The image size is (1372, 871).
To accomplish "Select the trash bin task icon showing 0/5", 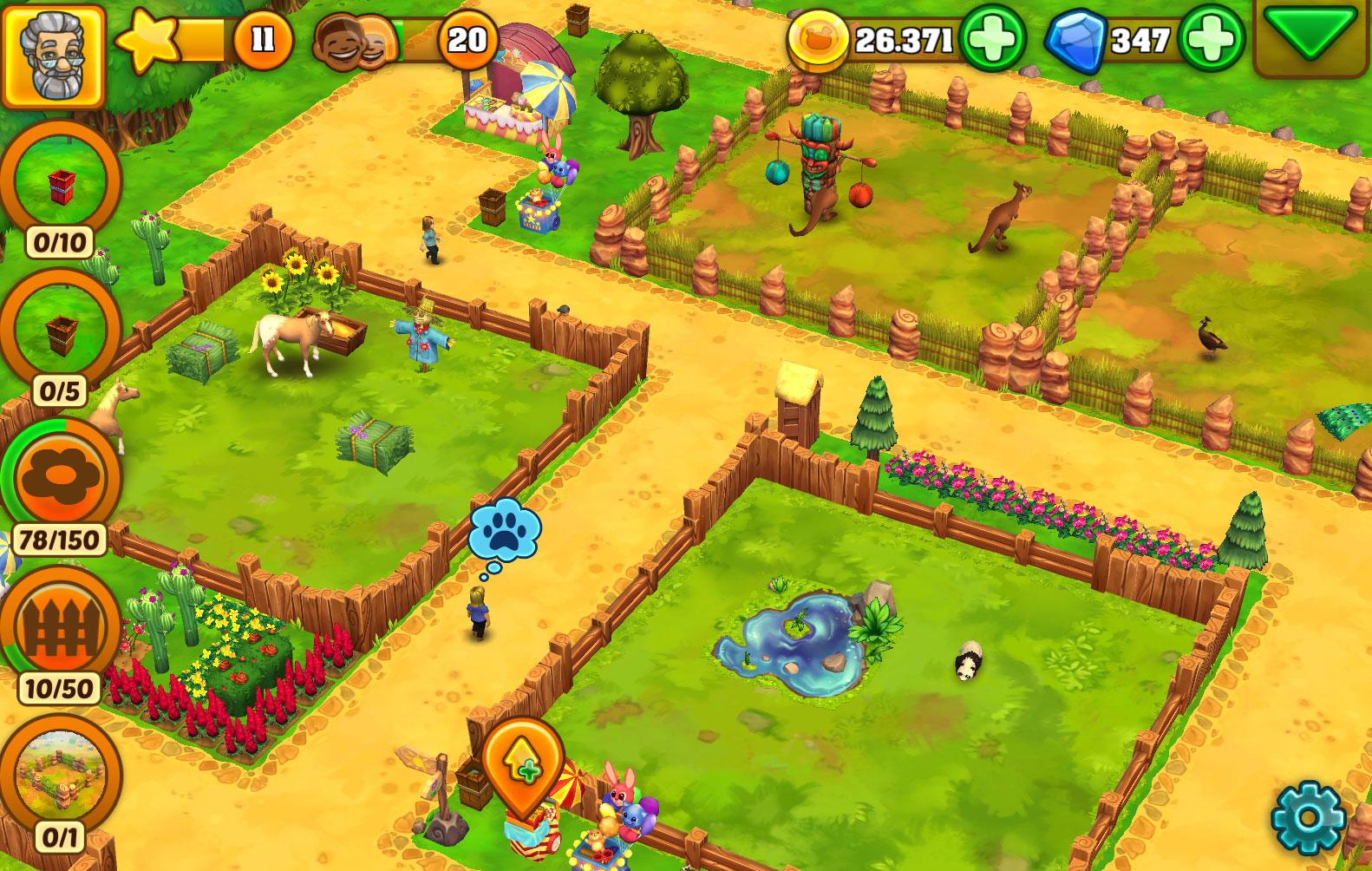I will [x=56, y=334].
